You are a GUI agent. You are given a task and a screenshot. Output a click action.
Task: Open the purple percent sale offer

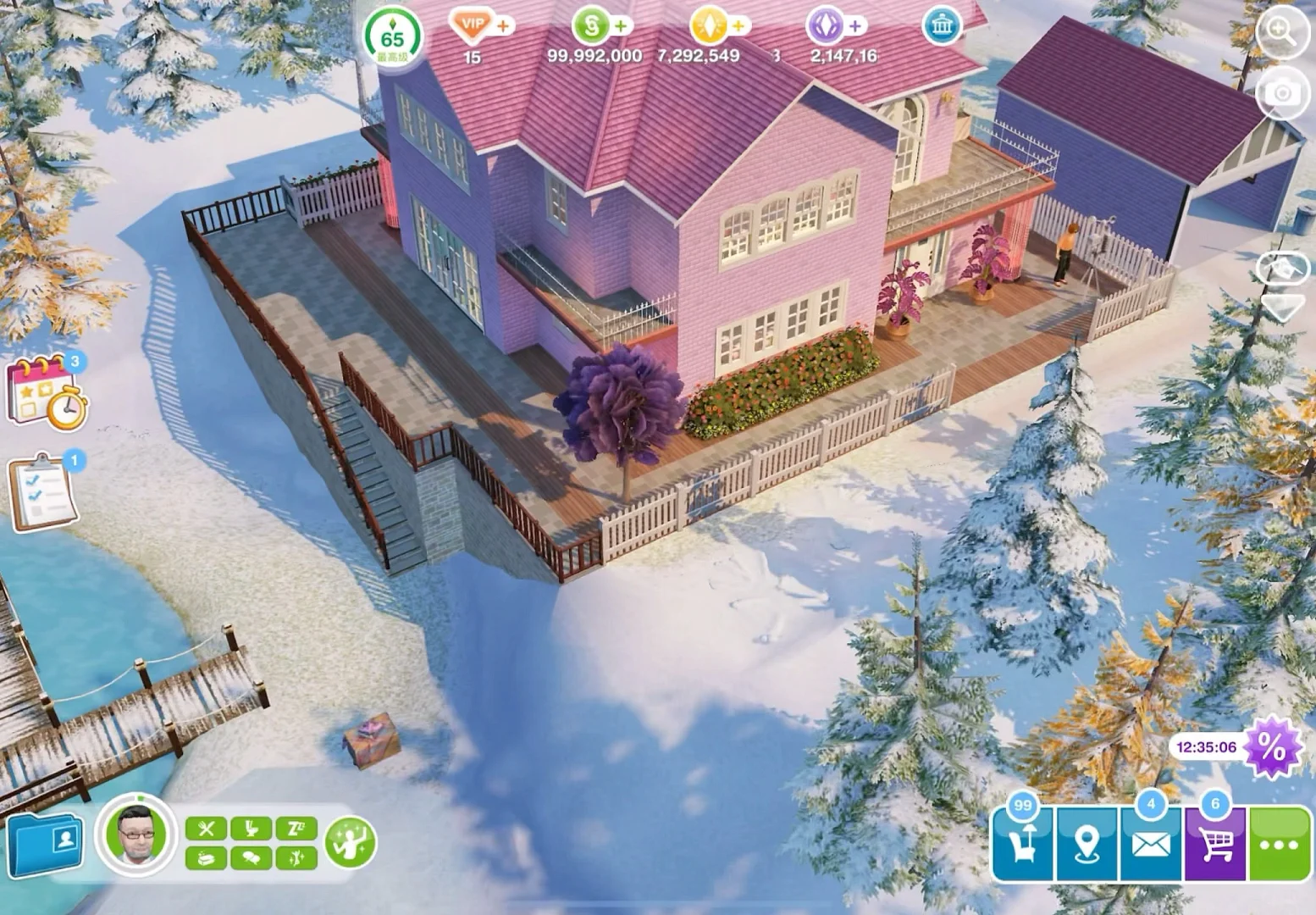1270,747
